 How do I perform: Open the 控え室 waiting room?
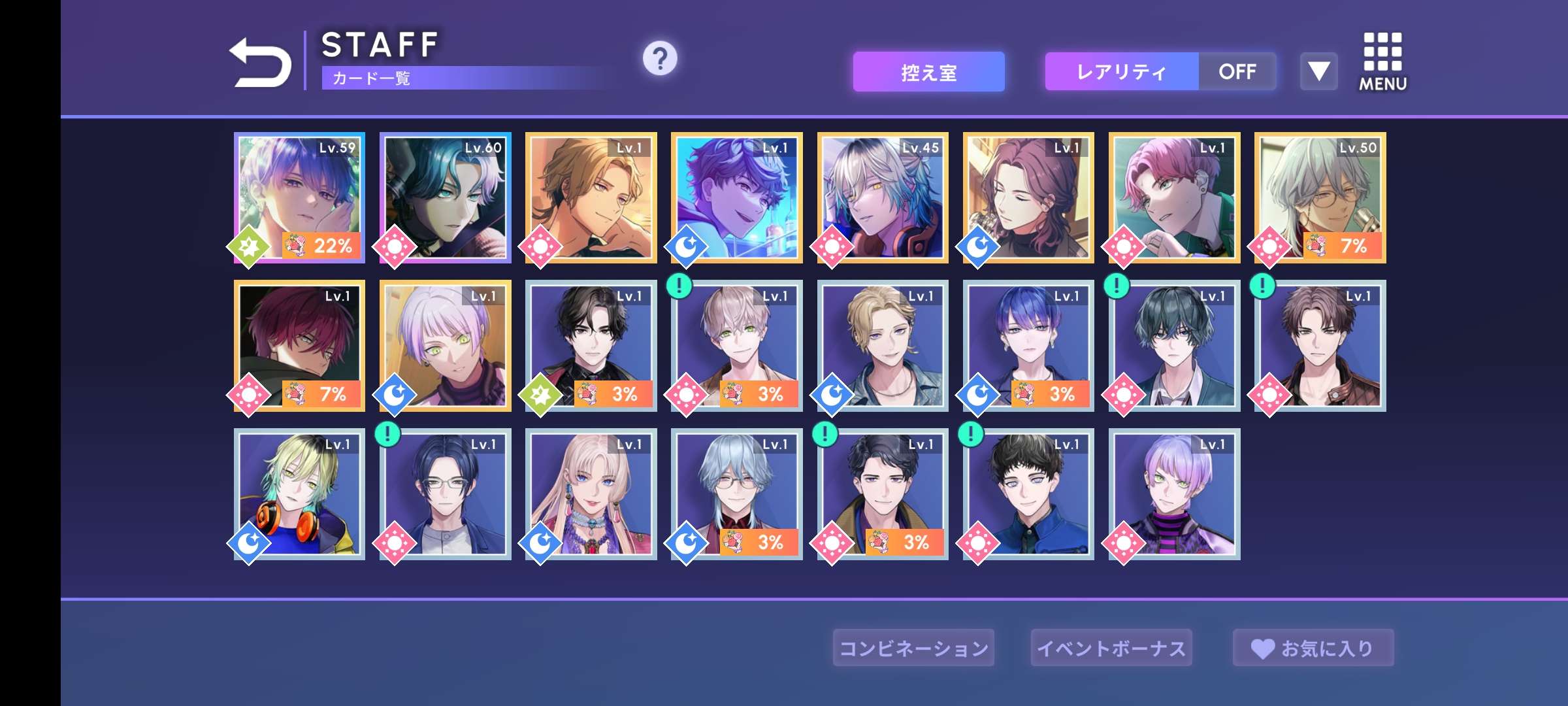(928, 72)
